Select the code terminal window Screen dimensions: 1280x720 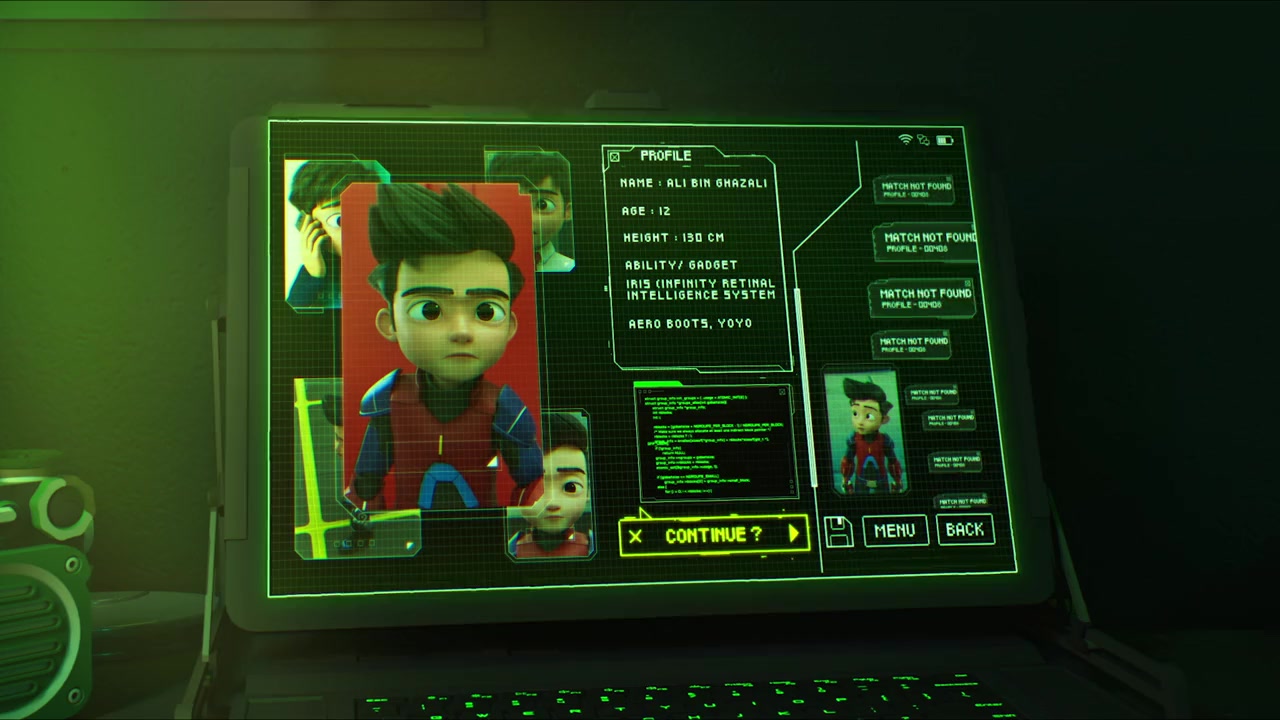click(716, 441)
